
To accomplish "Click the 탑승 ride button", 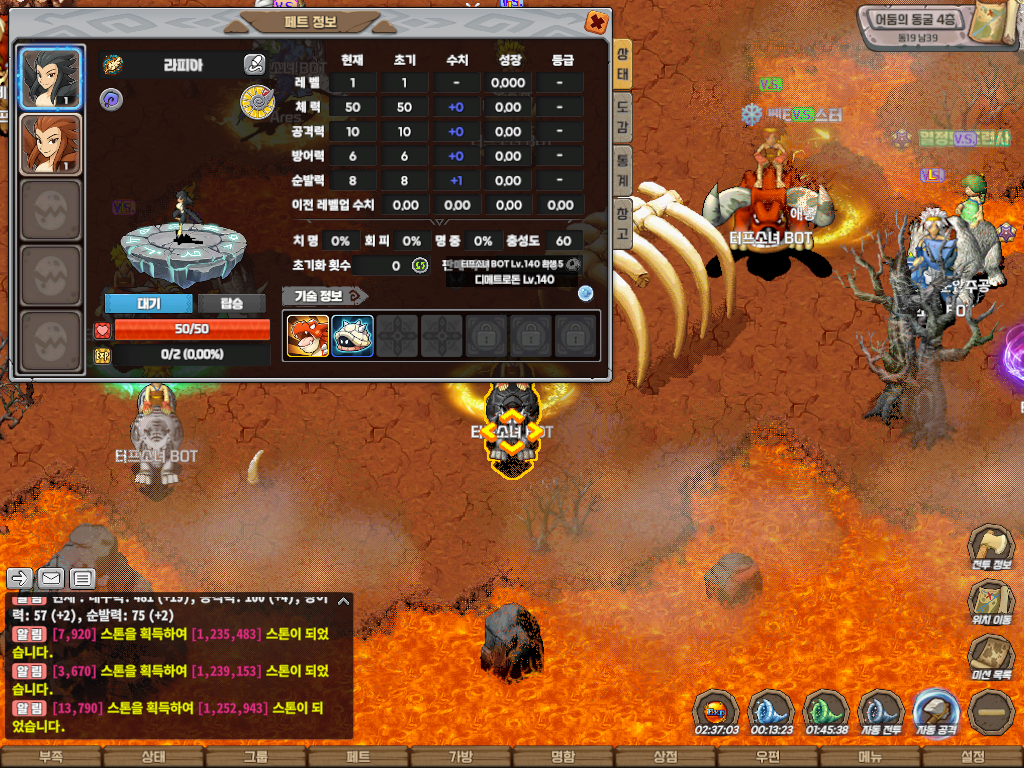I will click(x=231, y=303).
